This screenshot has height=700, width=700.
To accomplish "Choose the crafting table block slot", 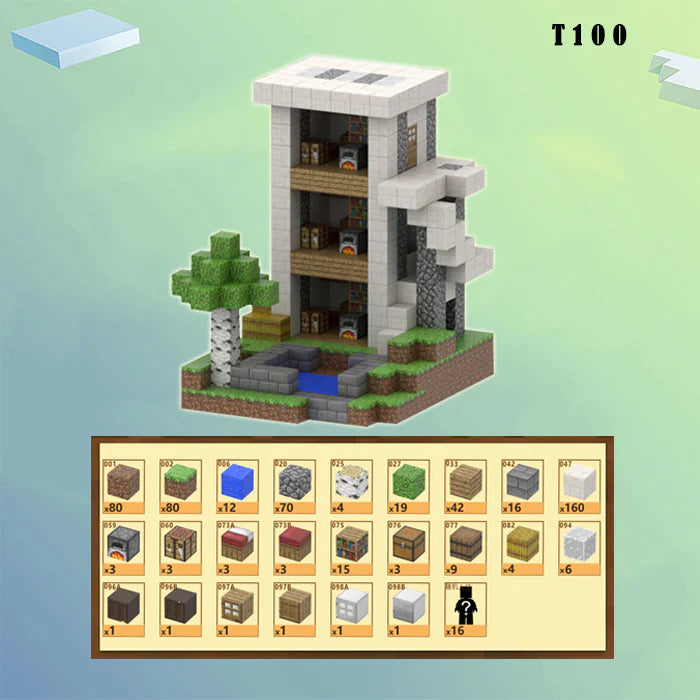I will pyautogui.click(x=179, y=546).
